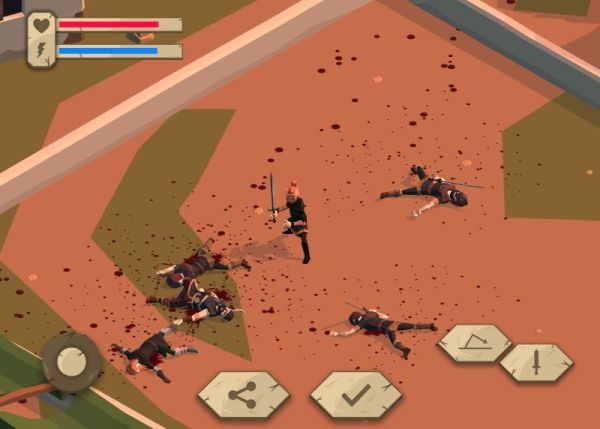The height and width of the screenshot is (429, 600).
Task: Confirm with the checkmark button
Action: pos(355,394)
